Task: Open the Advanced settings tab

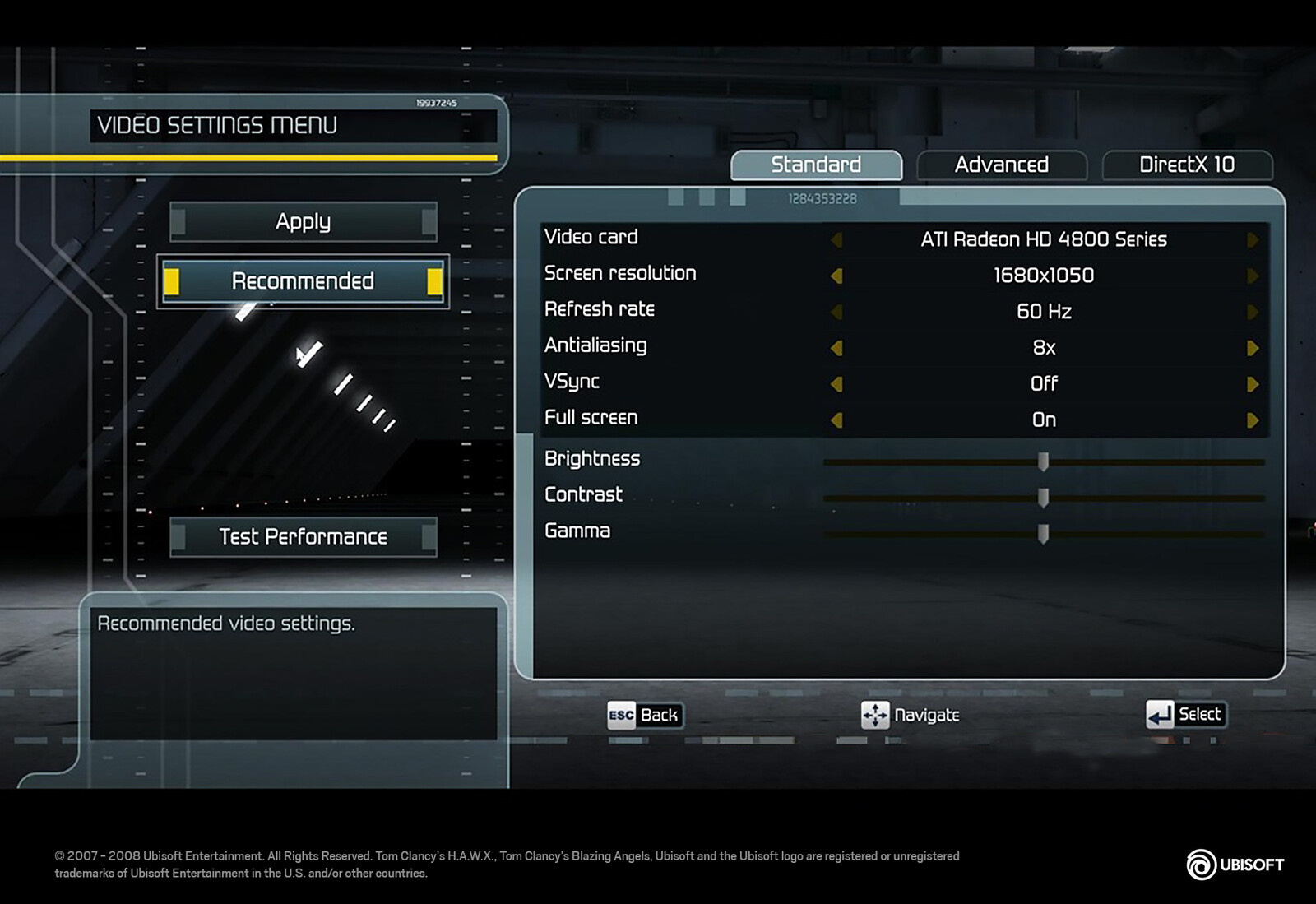Action: point(1001,165)
